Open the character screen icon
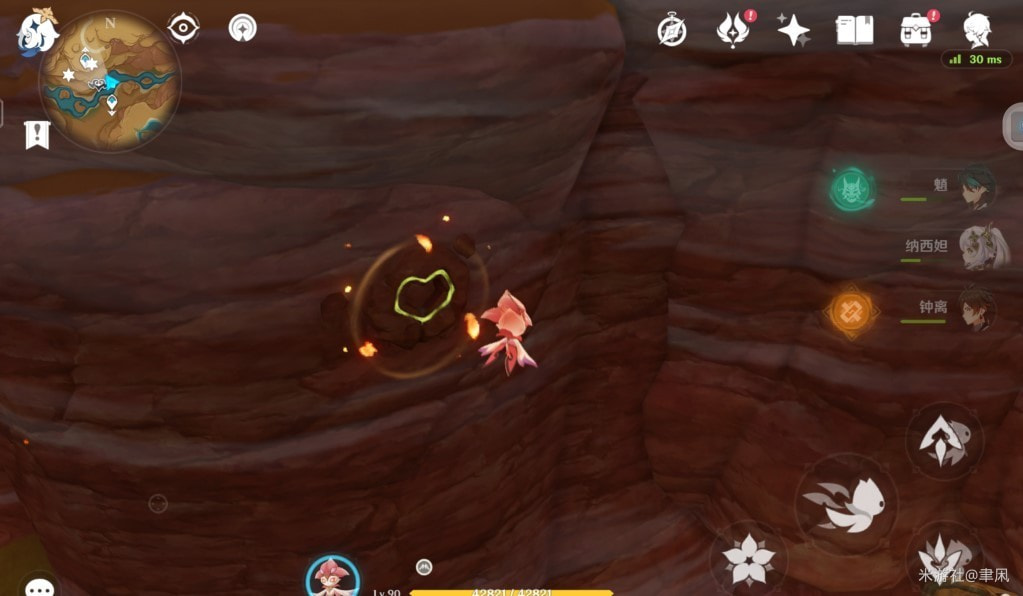 click(x=977, y=30)
